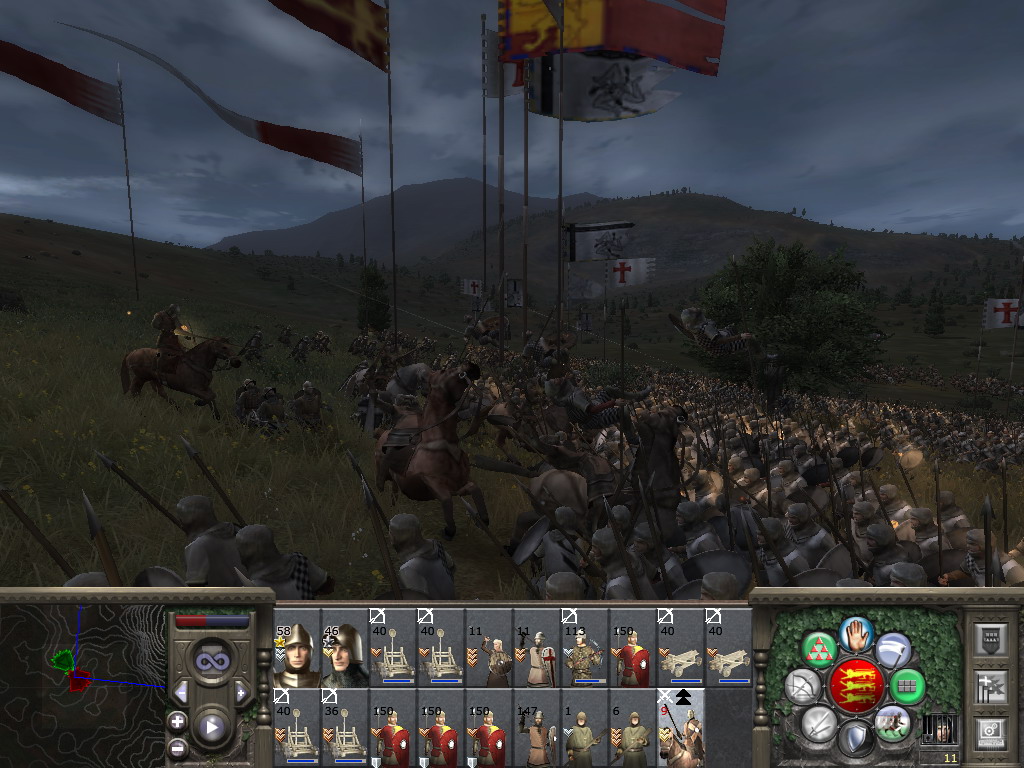Toggle the infinity battle speed button
The height and width of the screenshot is (768, 1024).
click(x=211, y=660)
